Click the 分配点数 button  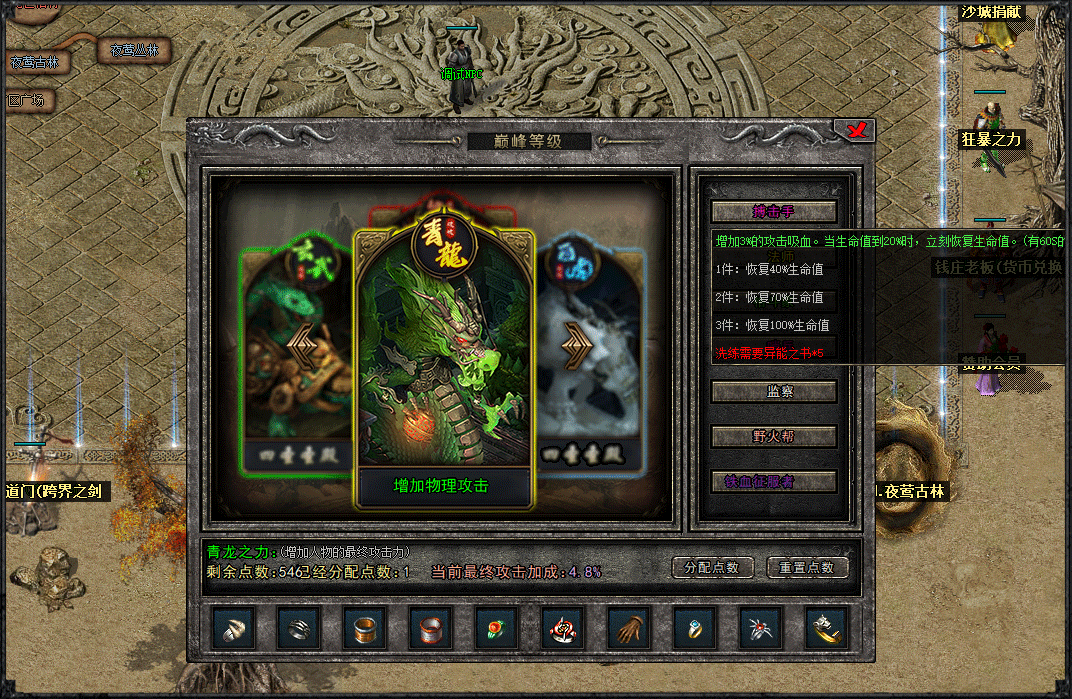712,567
